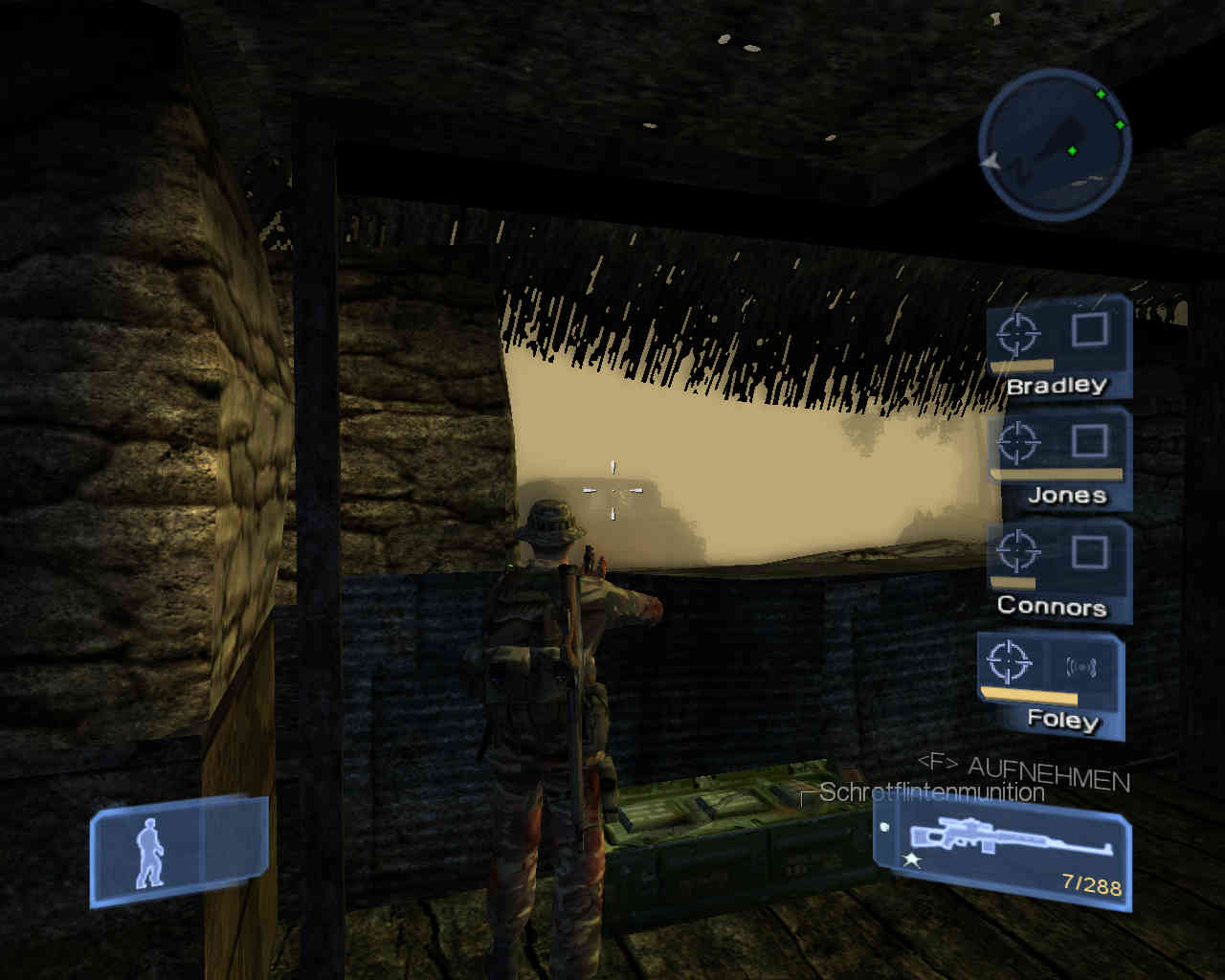Screen dimensions: 1225x980
Task: Pick Foley's squad panel
Action: [x=1051, y=684]
